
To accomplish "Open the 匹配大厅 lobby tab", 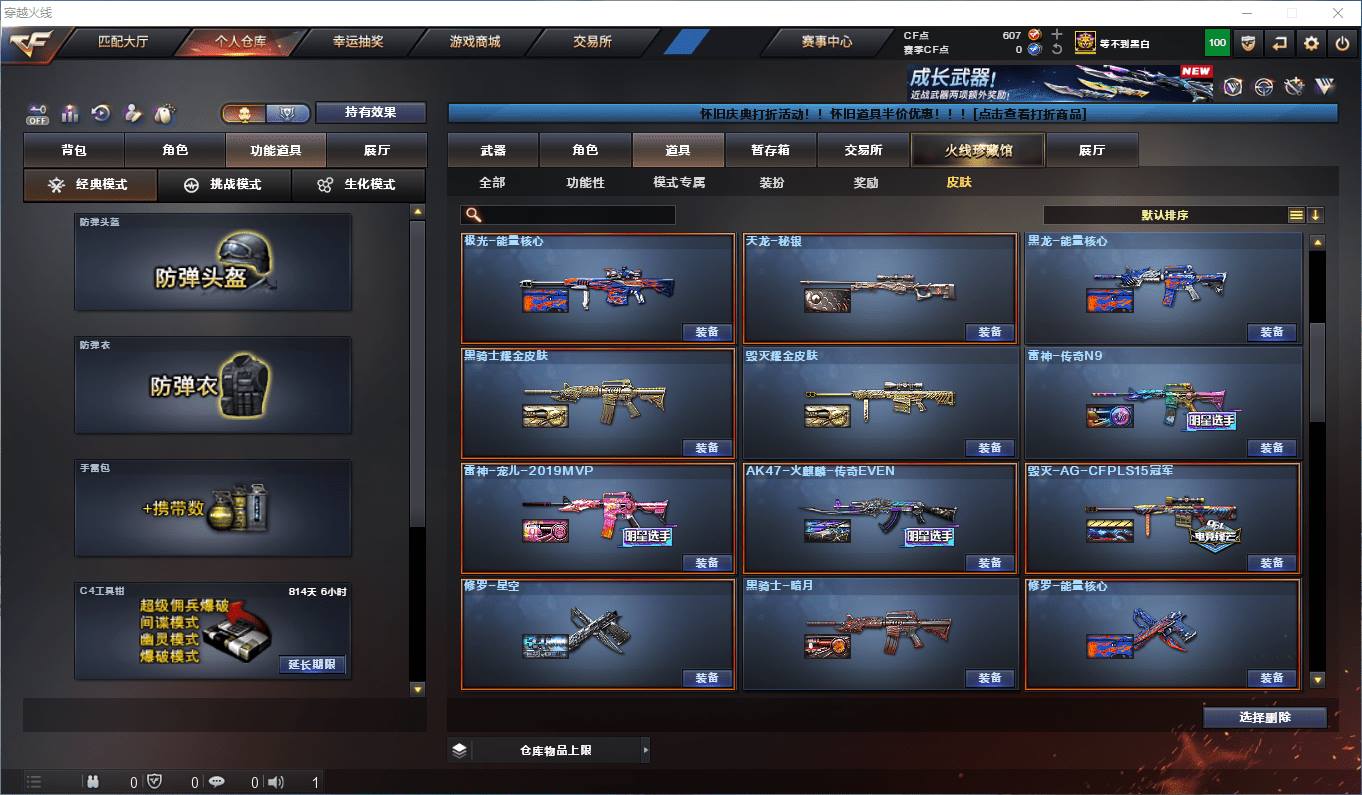I will 123,42.
